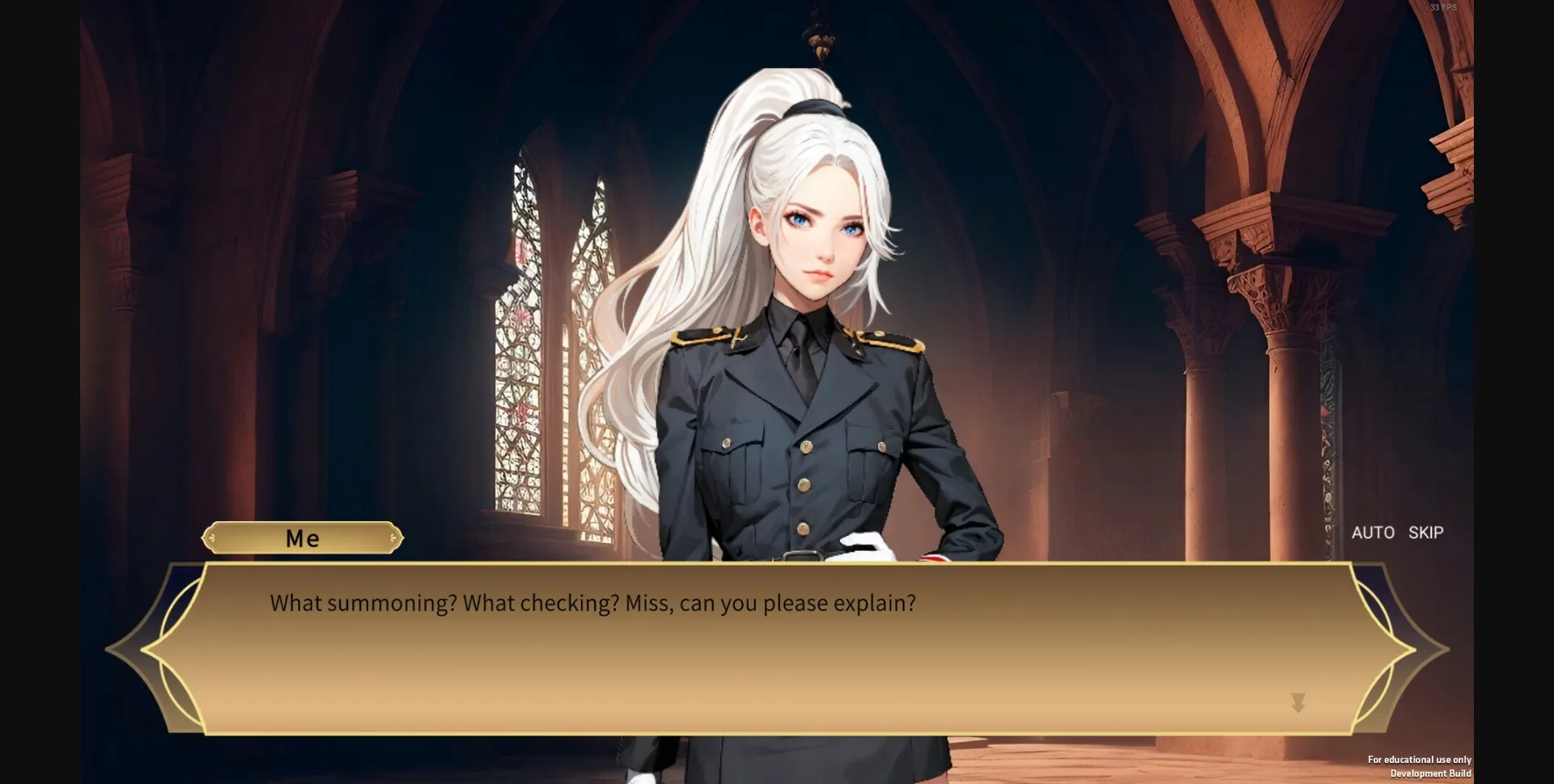Image resolution: width=1554 pixels, height=784 pixels.
Task: Toggle SKIP mode for dialogue
Action: point(1425,532)
